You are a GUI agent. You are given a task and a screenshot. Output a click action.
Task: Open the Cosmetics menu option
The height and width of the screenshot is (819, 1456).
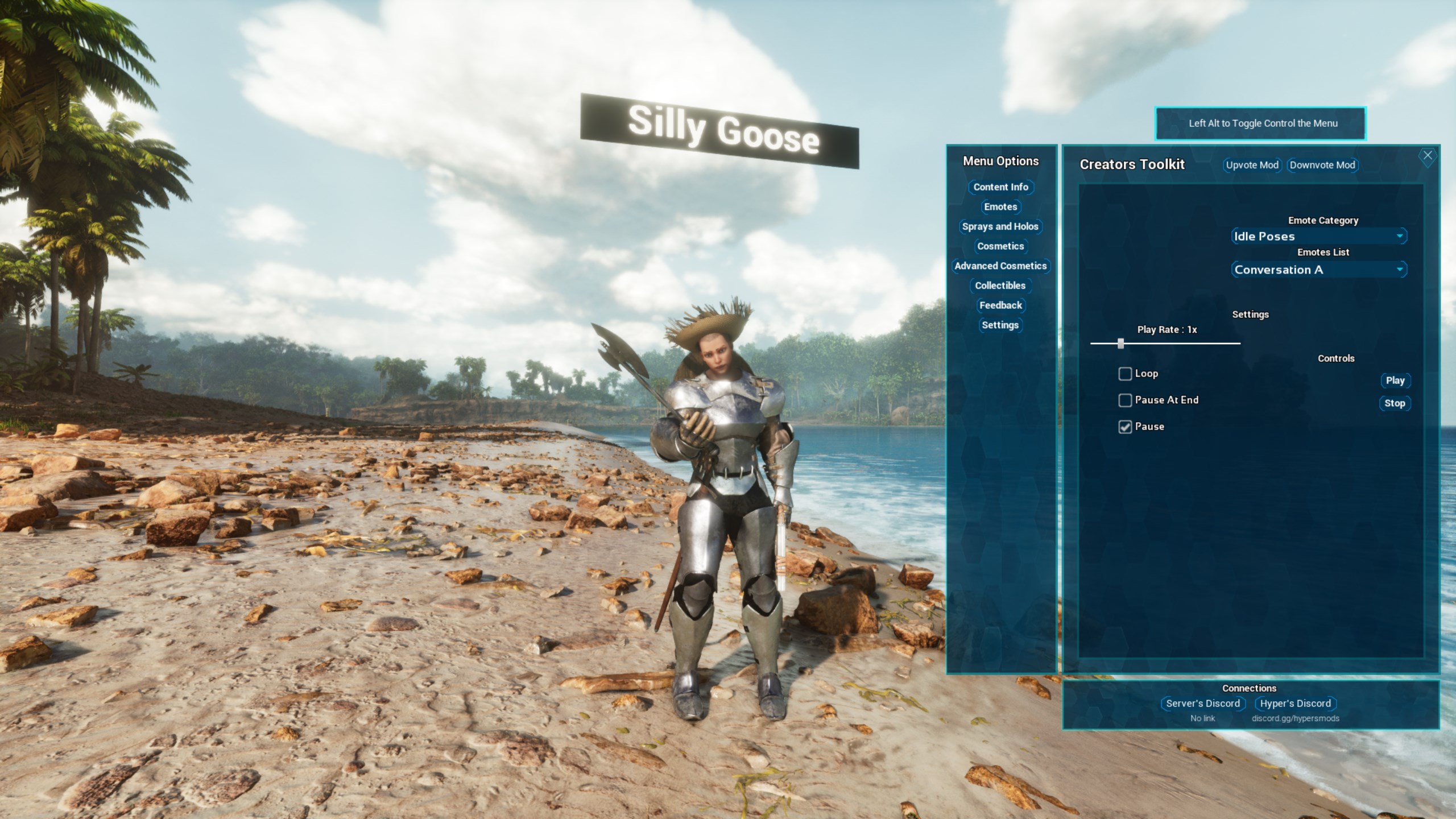tap(1000, 246)
